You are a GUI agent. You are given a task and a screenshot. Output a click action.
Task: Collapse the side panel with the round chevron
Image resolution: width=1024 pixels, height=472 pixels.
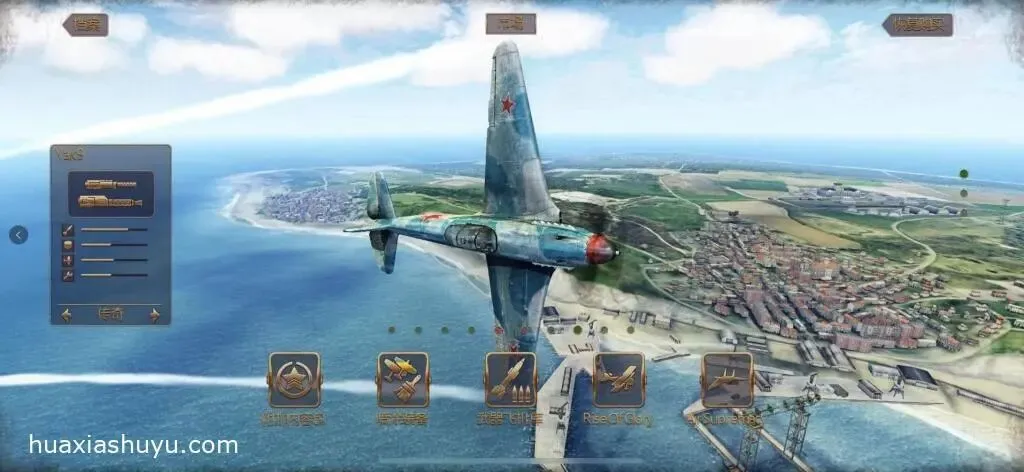coord(19,235)
